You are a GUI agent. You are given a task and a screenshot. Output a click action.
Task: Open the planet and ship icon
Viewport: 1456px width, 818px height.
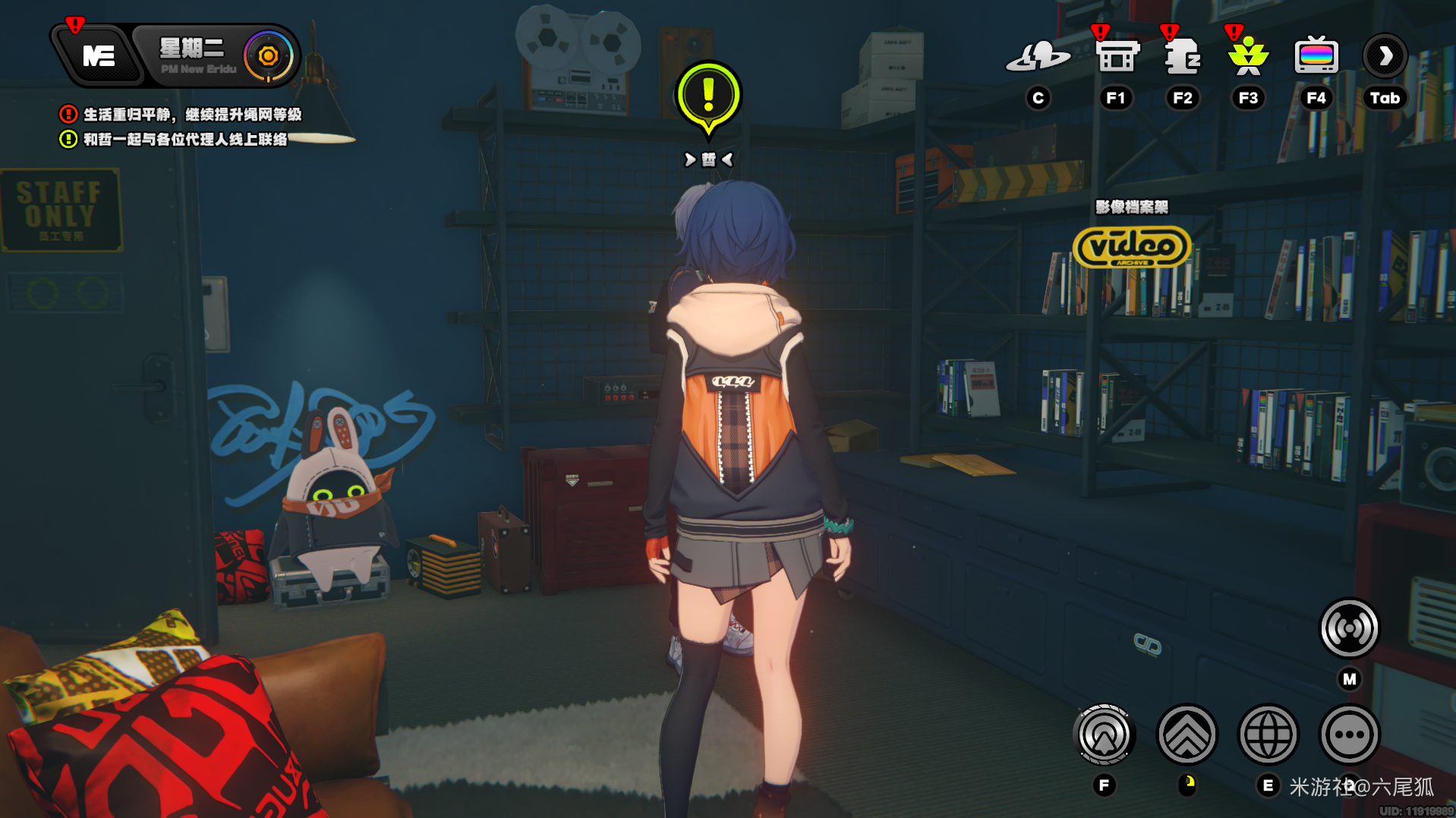[1038, 56]
